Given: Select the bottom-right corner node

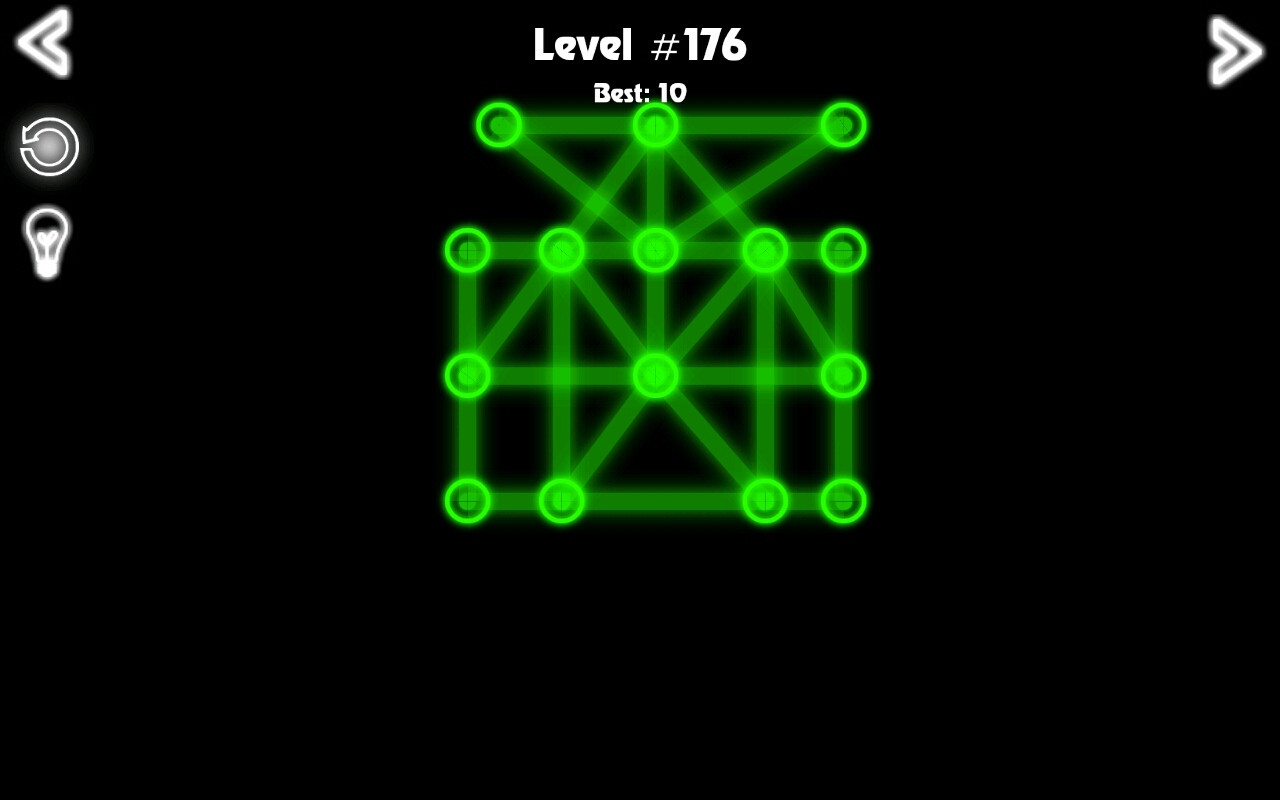Looking at the screenshot, I should point(843,502).
